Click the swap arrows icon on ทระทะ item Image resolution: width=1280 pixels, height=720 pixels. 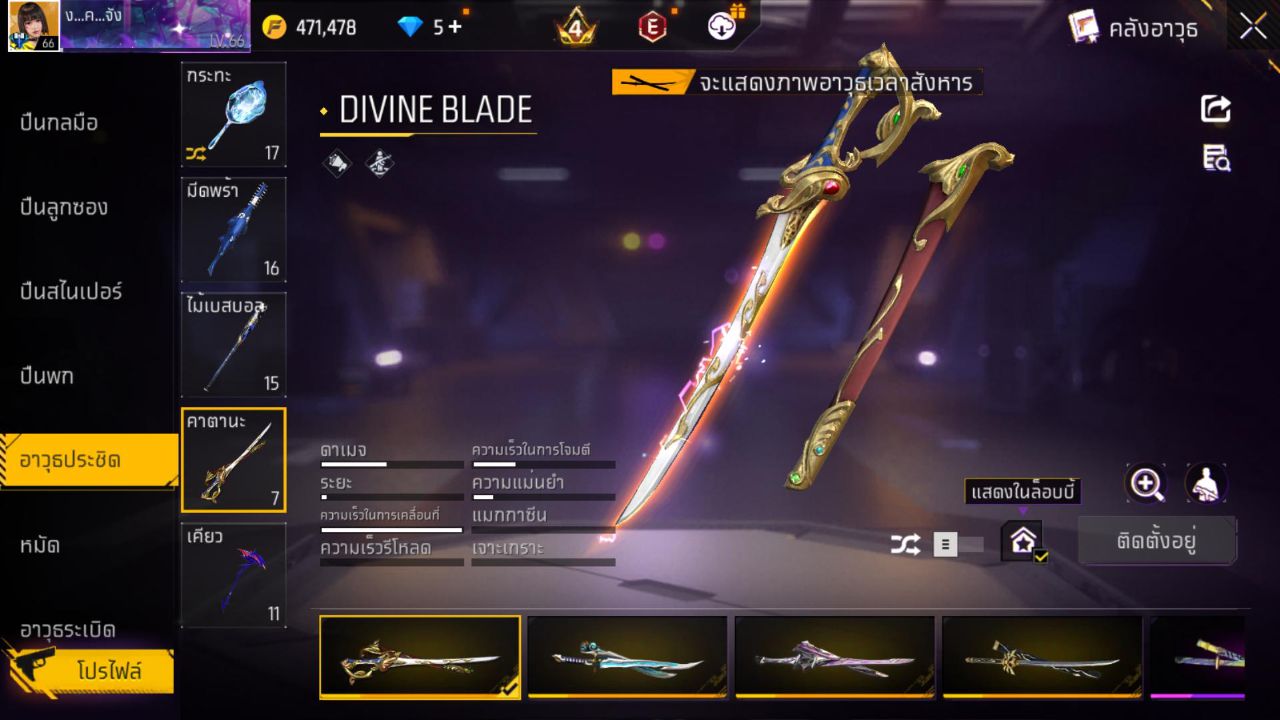click(x=197, y=153)
